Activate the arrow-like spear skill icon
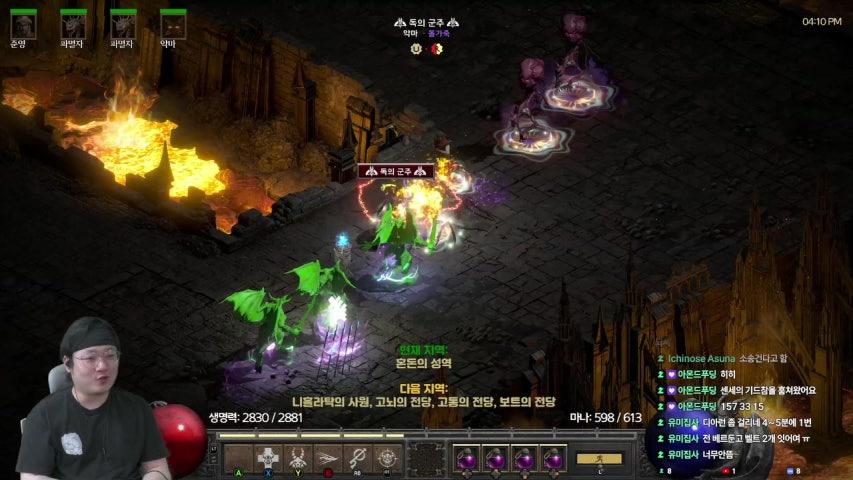 point(328,457)
